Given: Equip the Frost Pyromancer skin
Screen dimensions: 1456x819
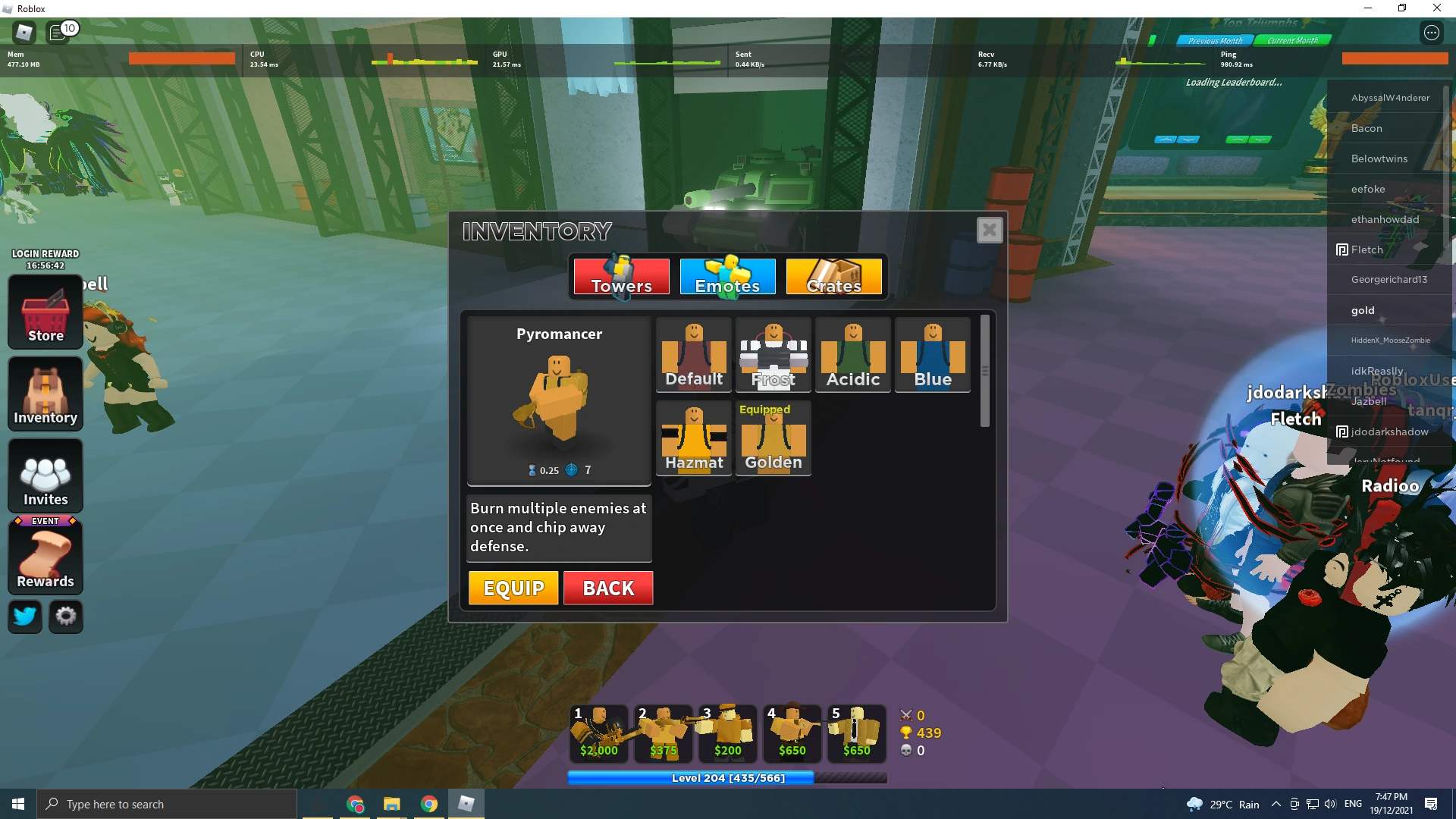Looking at the screenshot, I should [x=773, y=355].
